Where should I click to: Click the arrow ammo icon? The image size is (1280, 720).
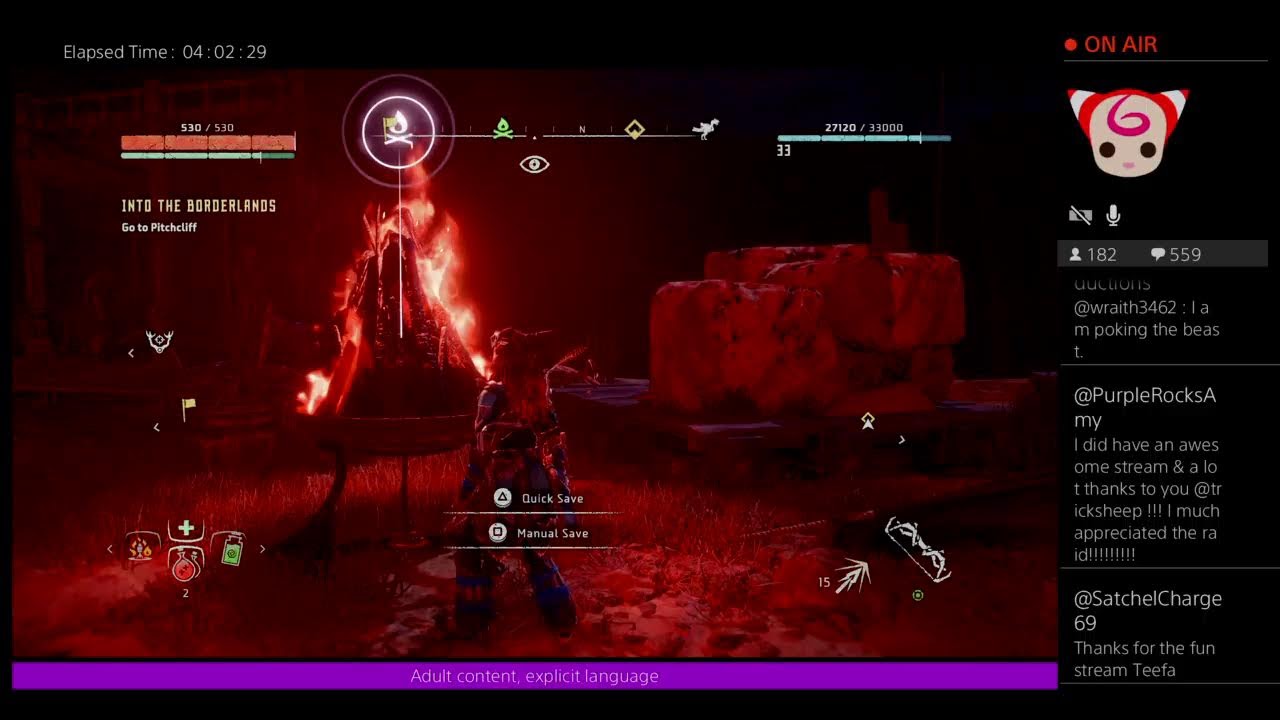coord(853,575)
